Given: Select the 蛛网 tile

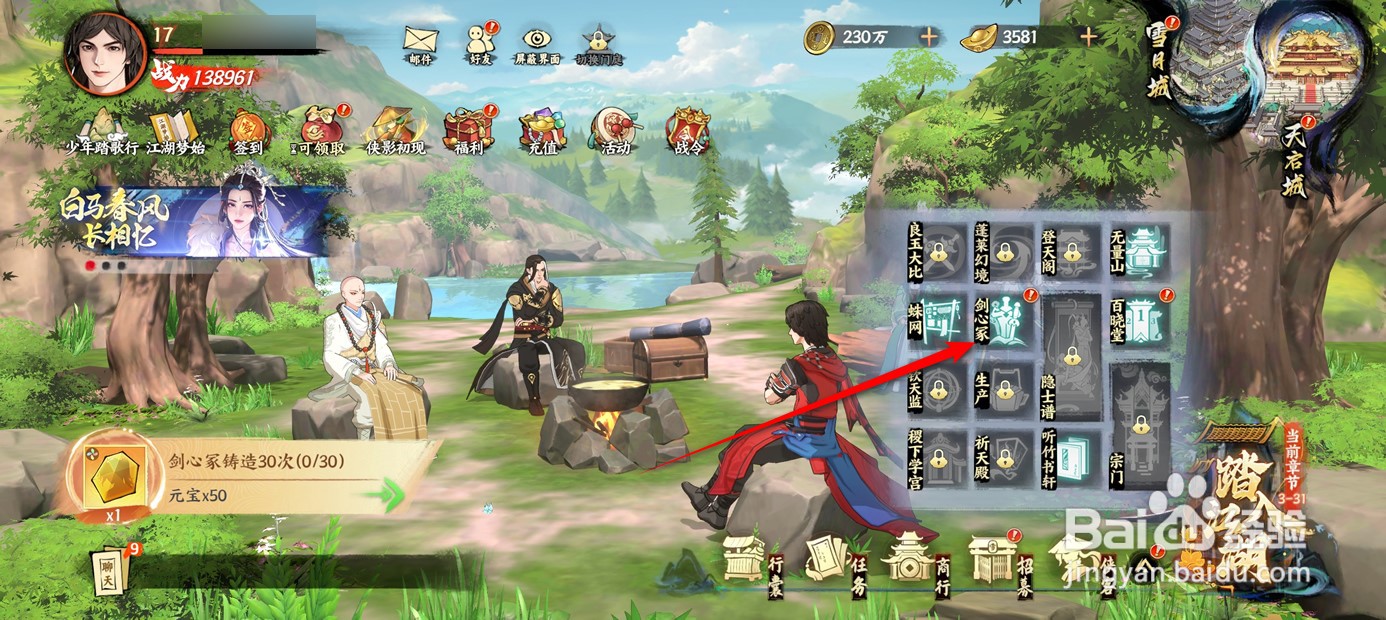Looking at the screenshot, I should pos(937,319).
